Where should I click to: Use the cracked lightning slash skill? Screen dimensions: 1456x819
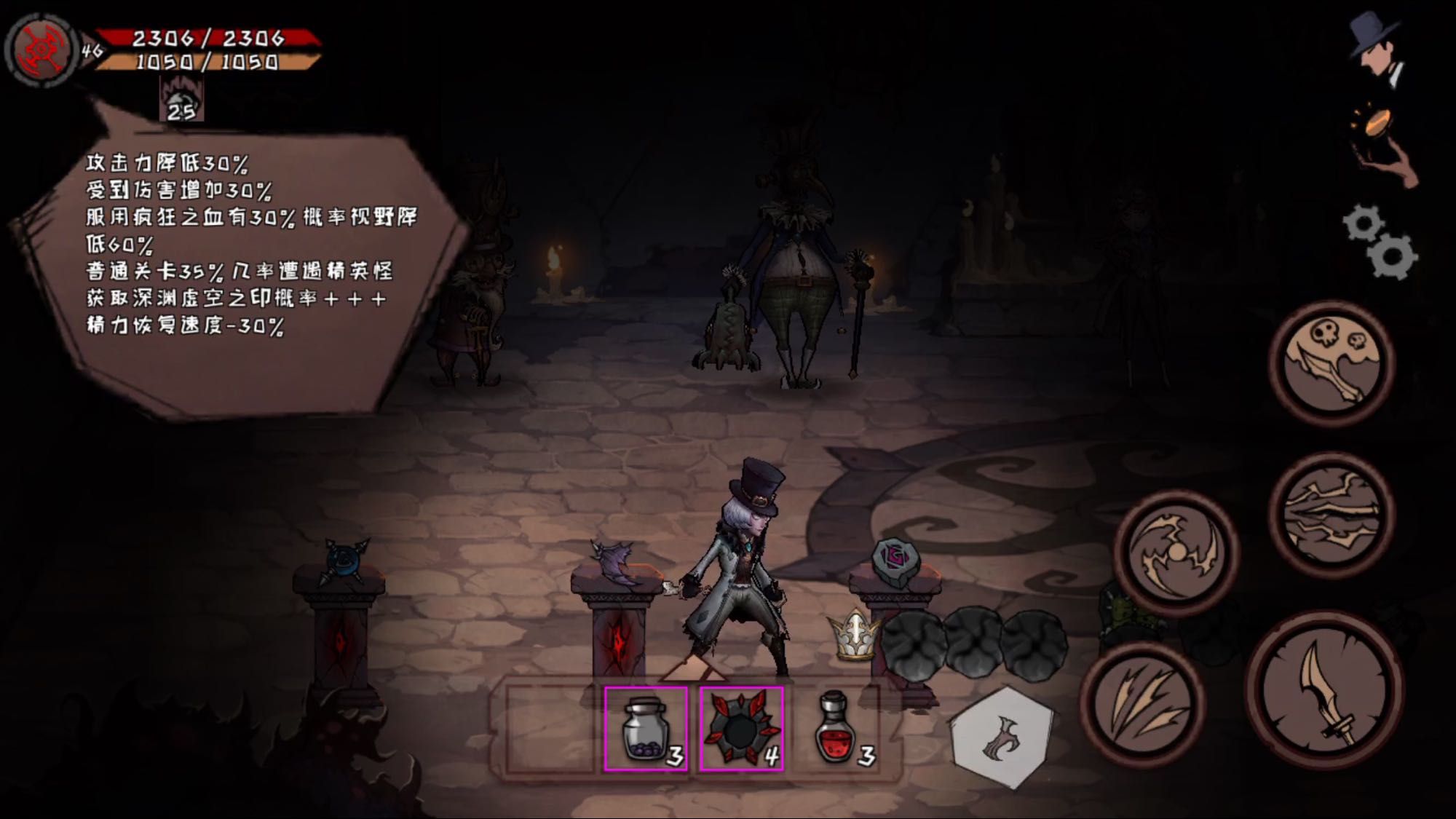tap(1332, 513)
